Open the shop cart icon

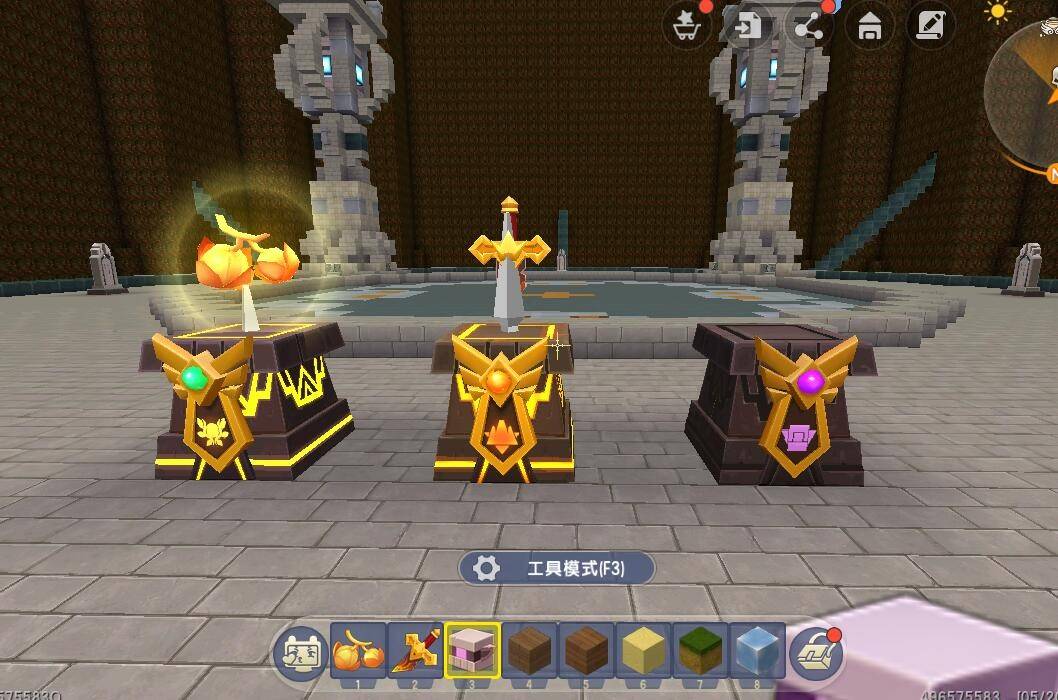688,26
